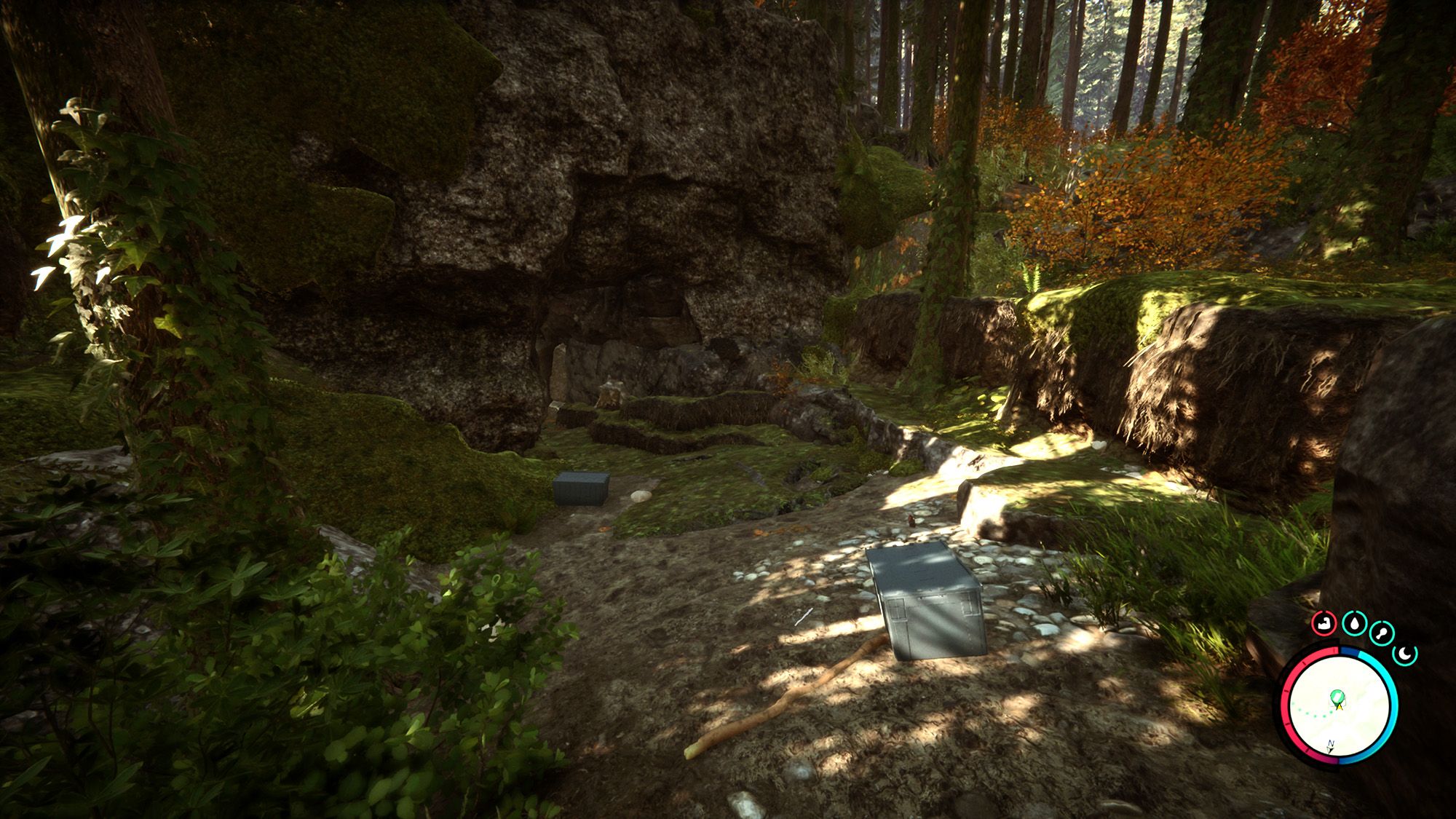1456x819 pixels.
Task: Click the yellow player arrow on the minimap
Action: [1340, 707]
